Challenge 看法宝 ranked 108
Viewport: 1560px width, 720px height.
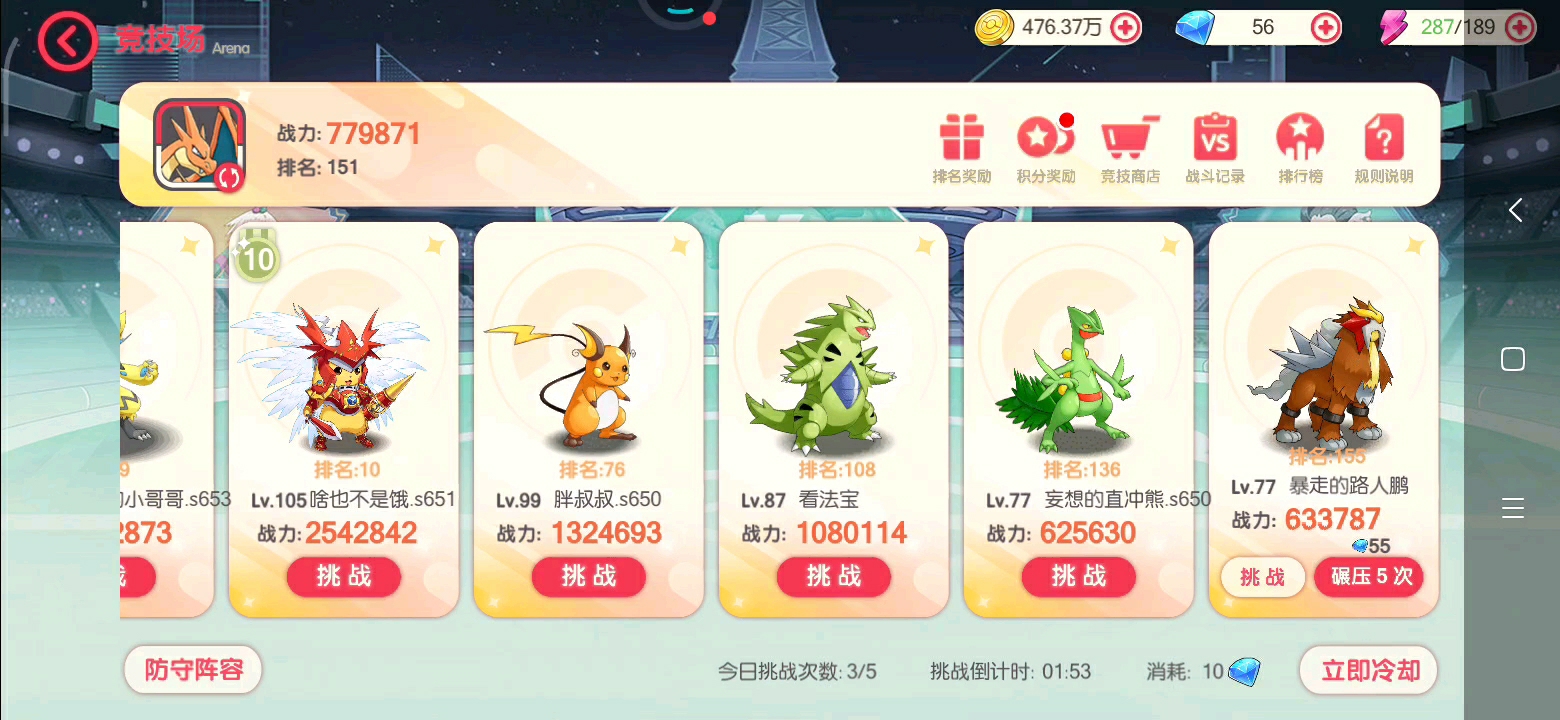pos(833,577)
